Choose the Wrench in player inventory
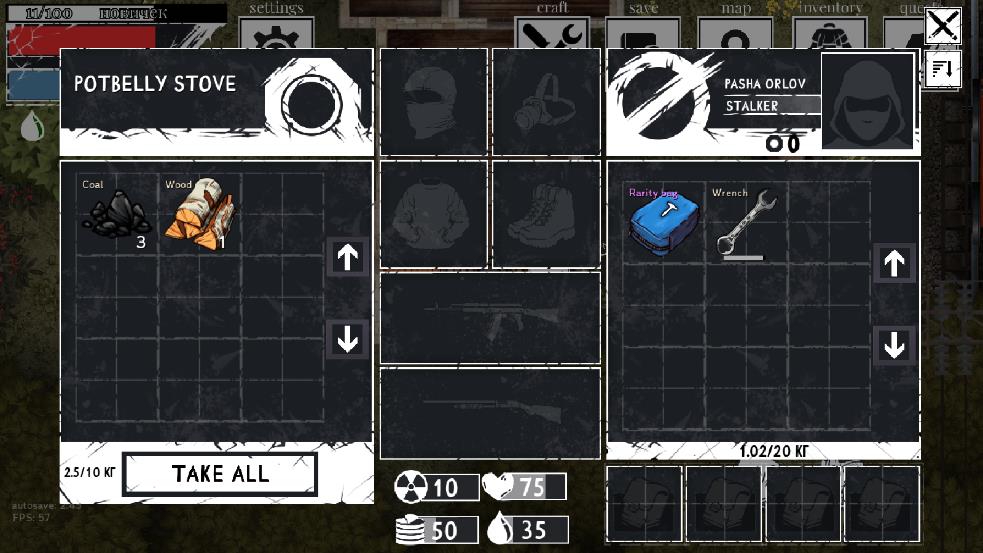 pyautogui.click(x=745, y=224)
